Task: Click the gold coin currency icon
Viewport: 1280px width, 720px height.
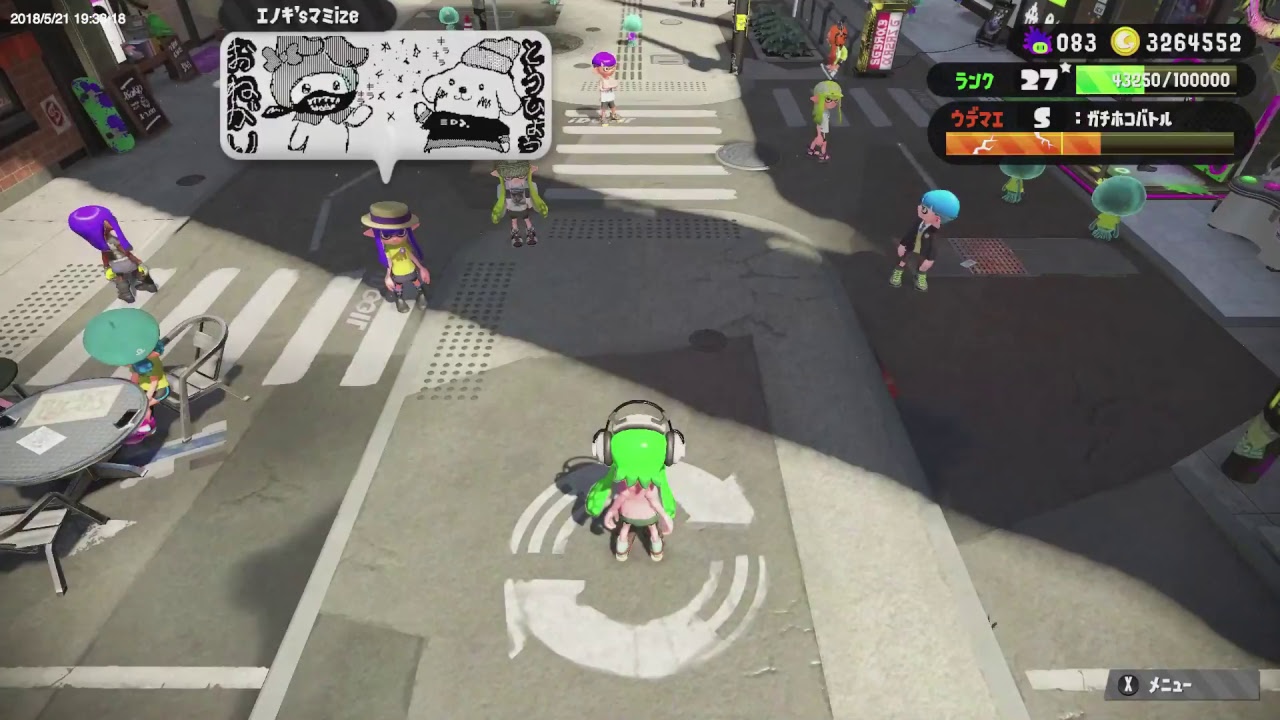Action: tap(1125, 42)
